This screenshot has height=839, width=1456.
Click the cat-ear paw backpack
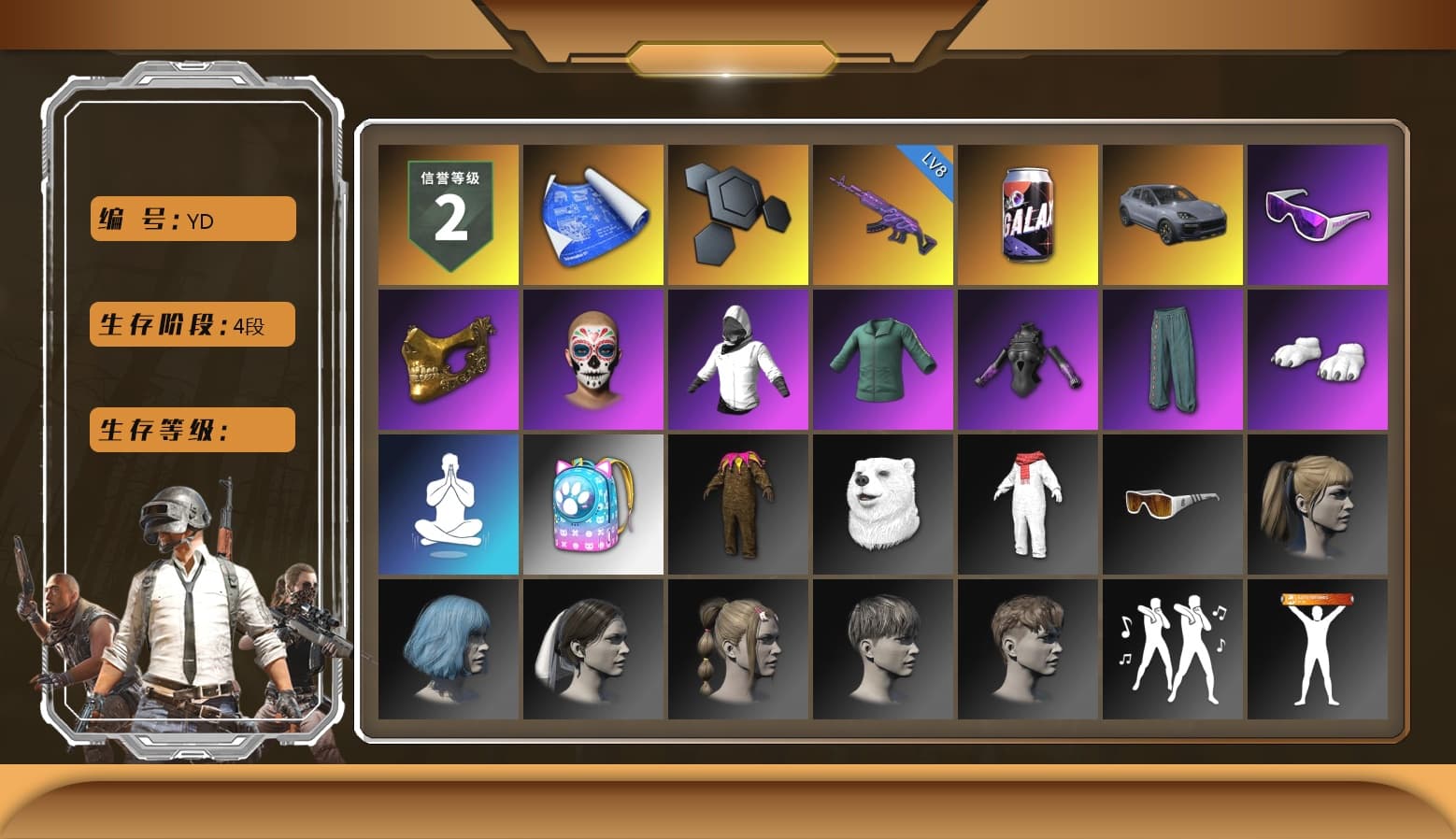(x=592, y=505)
